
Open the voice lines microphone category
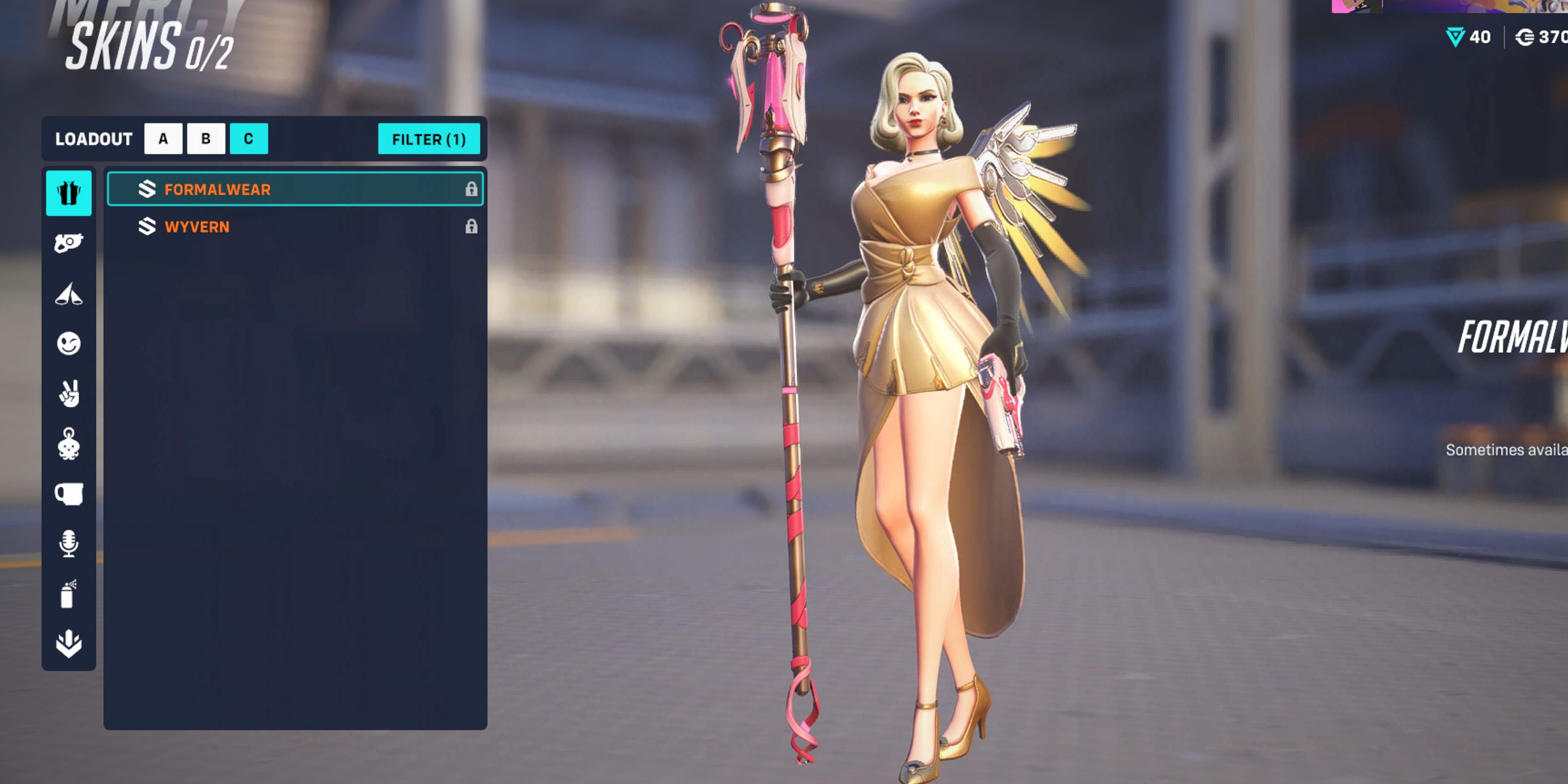pos(69,544)
